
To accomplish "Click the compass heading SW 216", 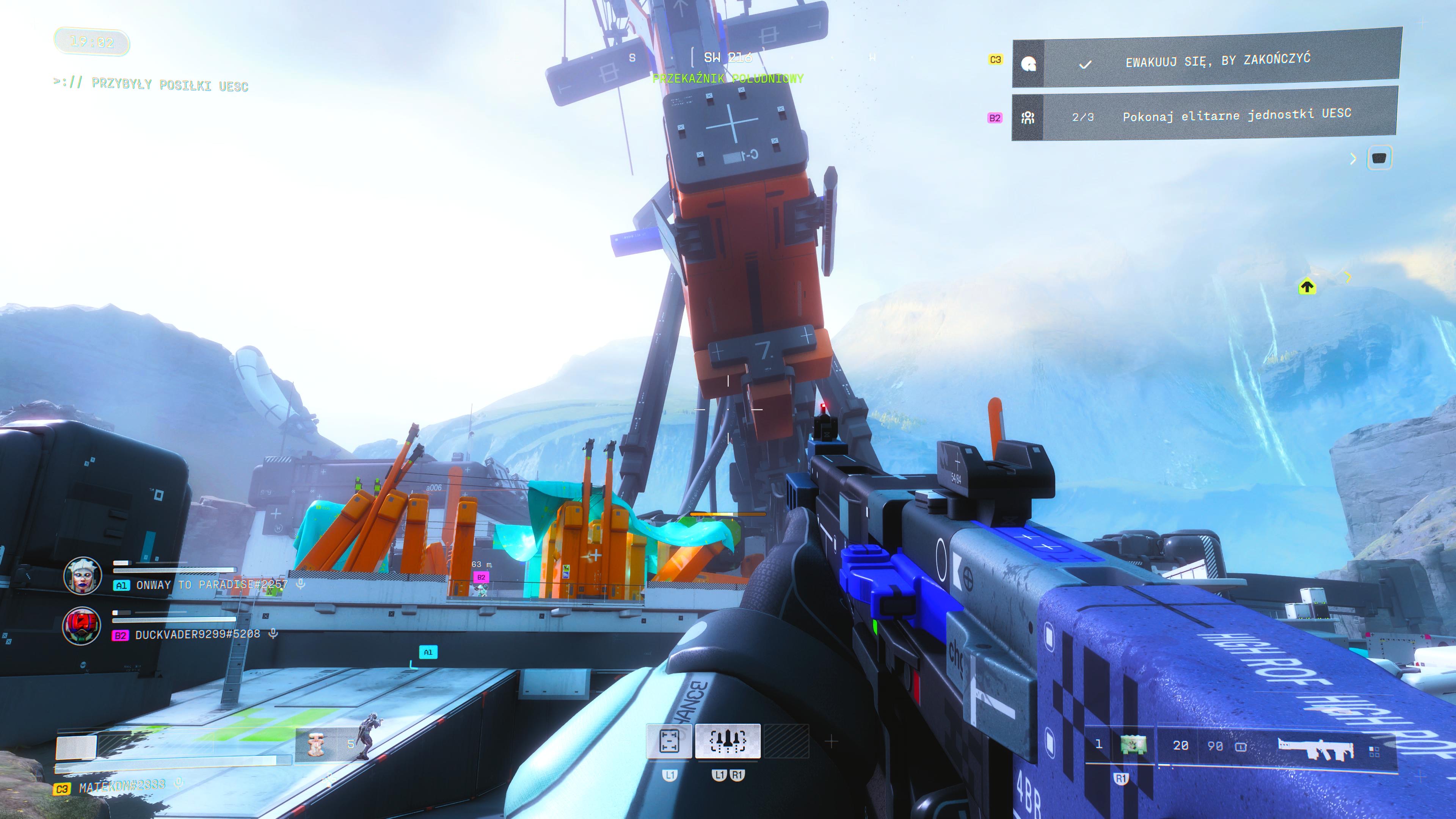I will tap(728, 57).
